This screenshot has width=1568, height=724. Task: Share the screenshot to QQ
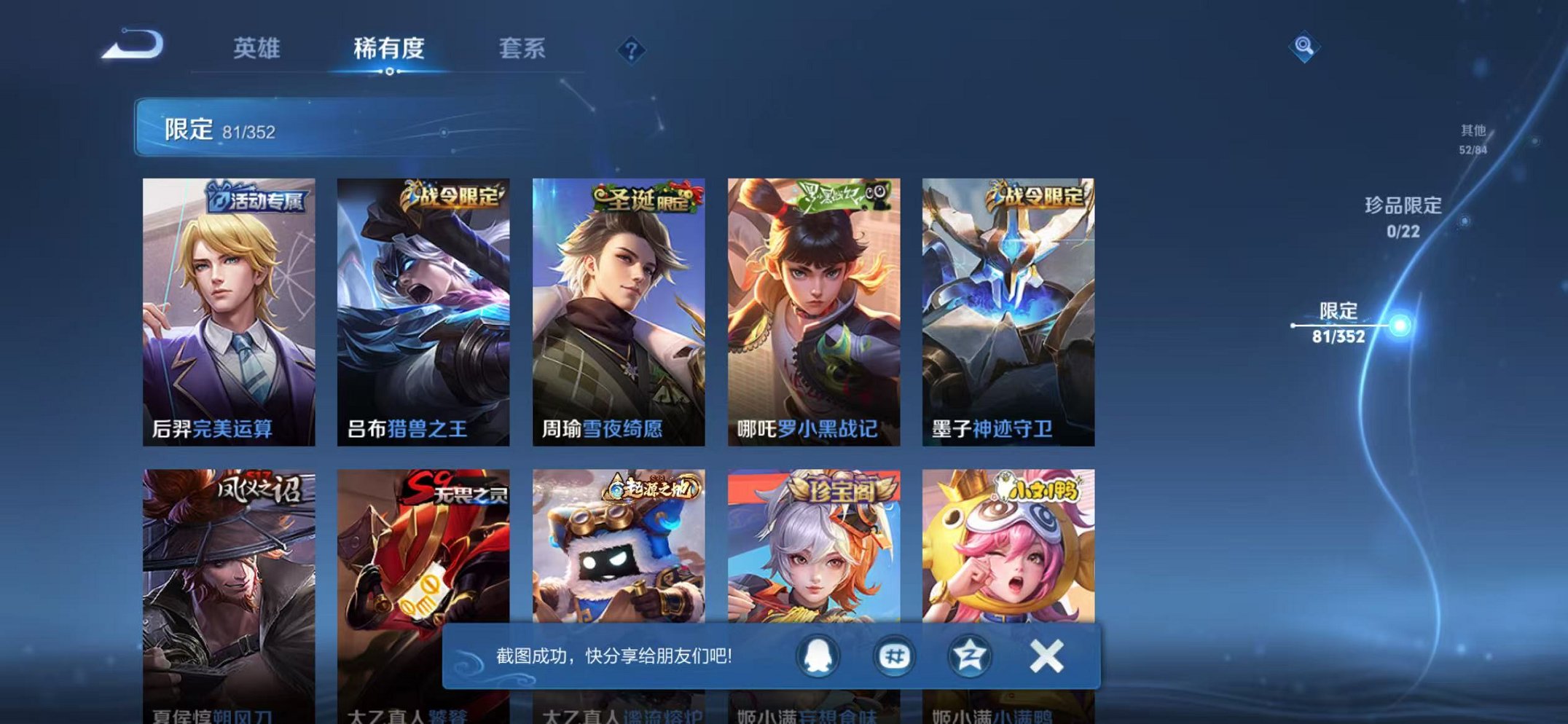click(819, 655)
